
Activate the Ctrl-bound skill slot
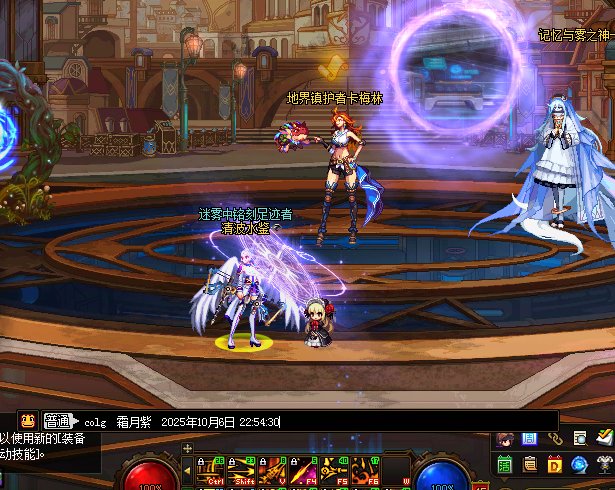click(x=212, y=469)
